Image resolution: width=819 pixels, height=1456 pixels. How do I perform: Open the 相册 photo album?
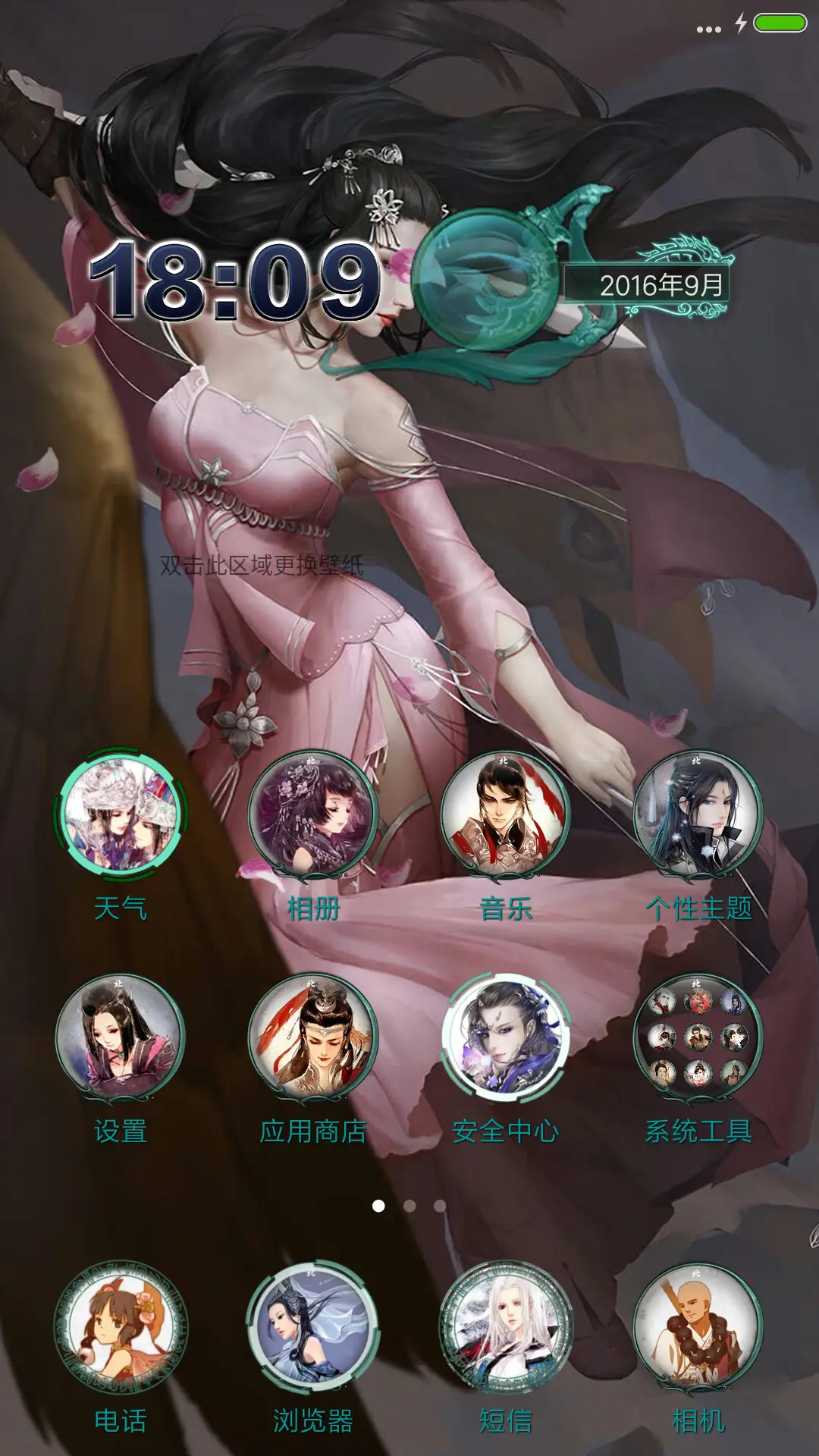coord(312,816)
